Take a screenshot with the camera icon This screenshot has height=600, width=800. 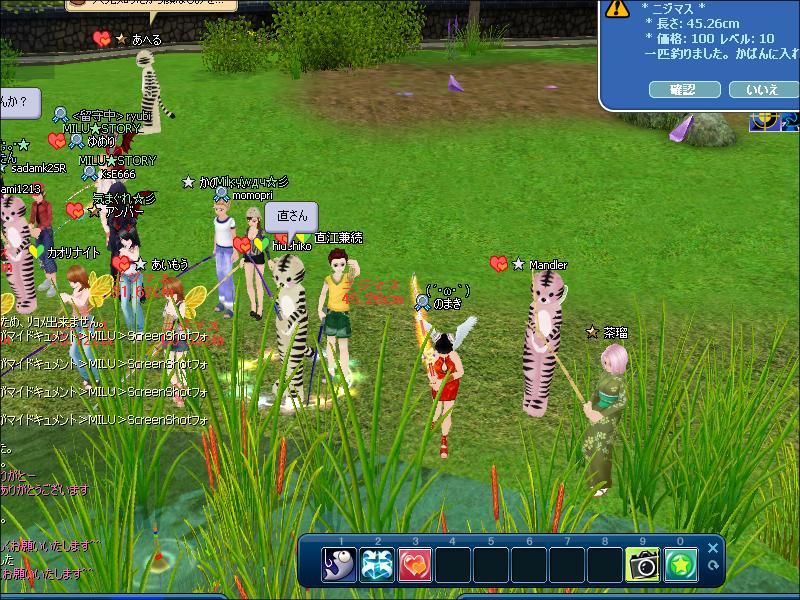tap(643, 565)
